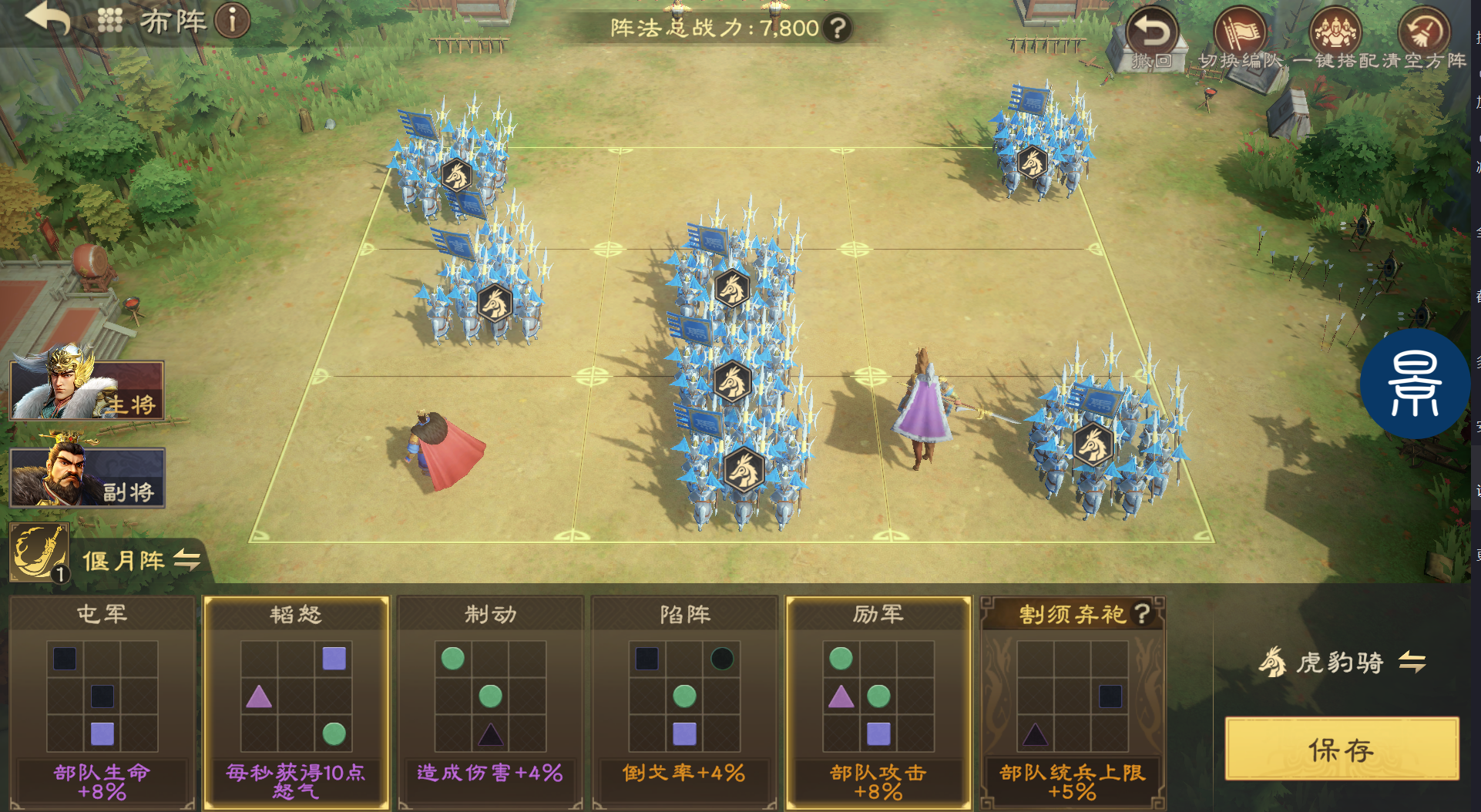1481x812 pixels.
Task: Select the 副将 general portrait
Action: (x=86, y=477)
